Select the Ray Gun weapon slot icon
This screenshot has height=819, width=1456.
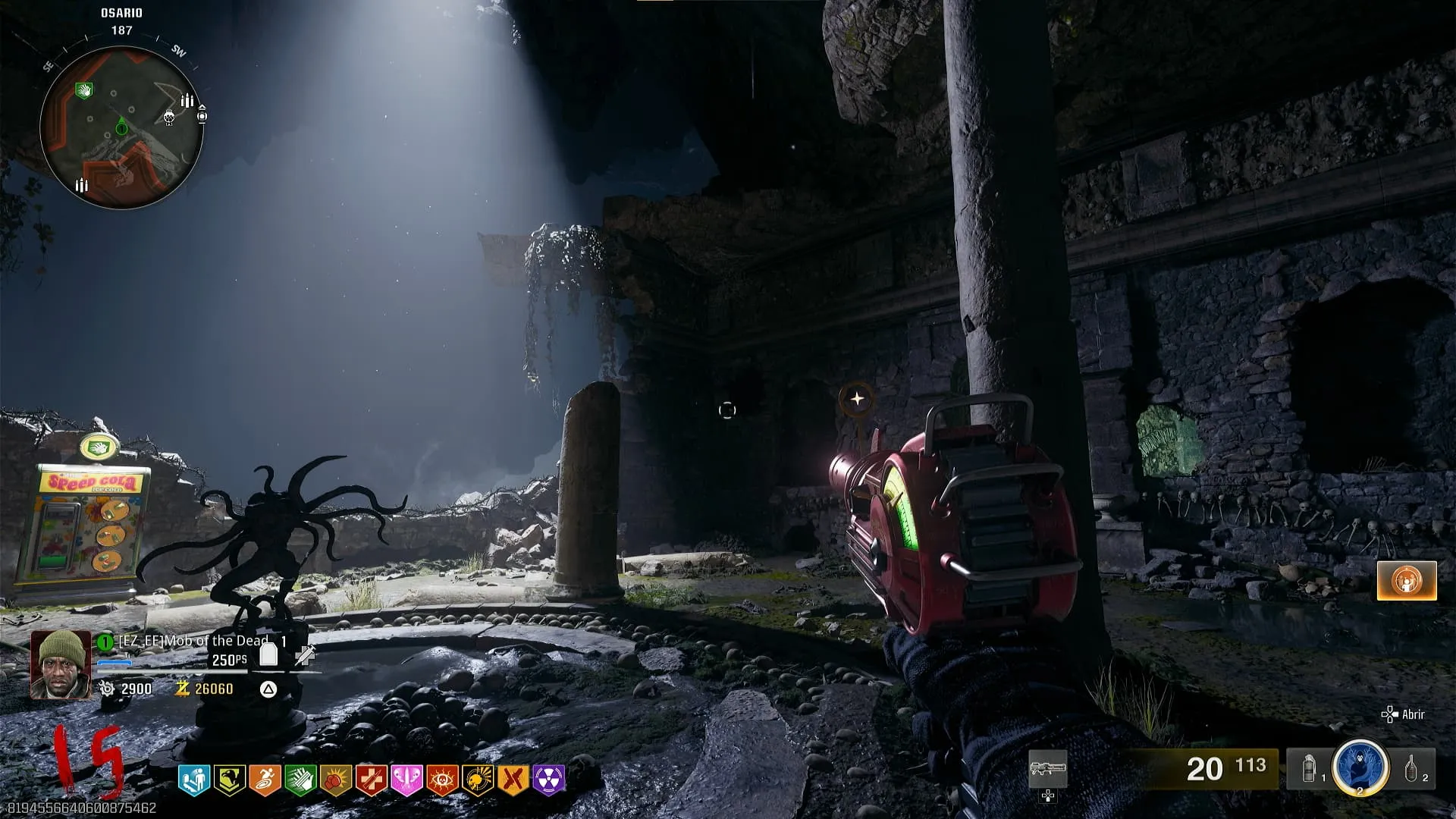[x=1048, y=770]
